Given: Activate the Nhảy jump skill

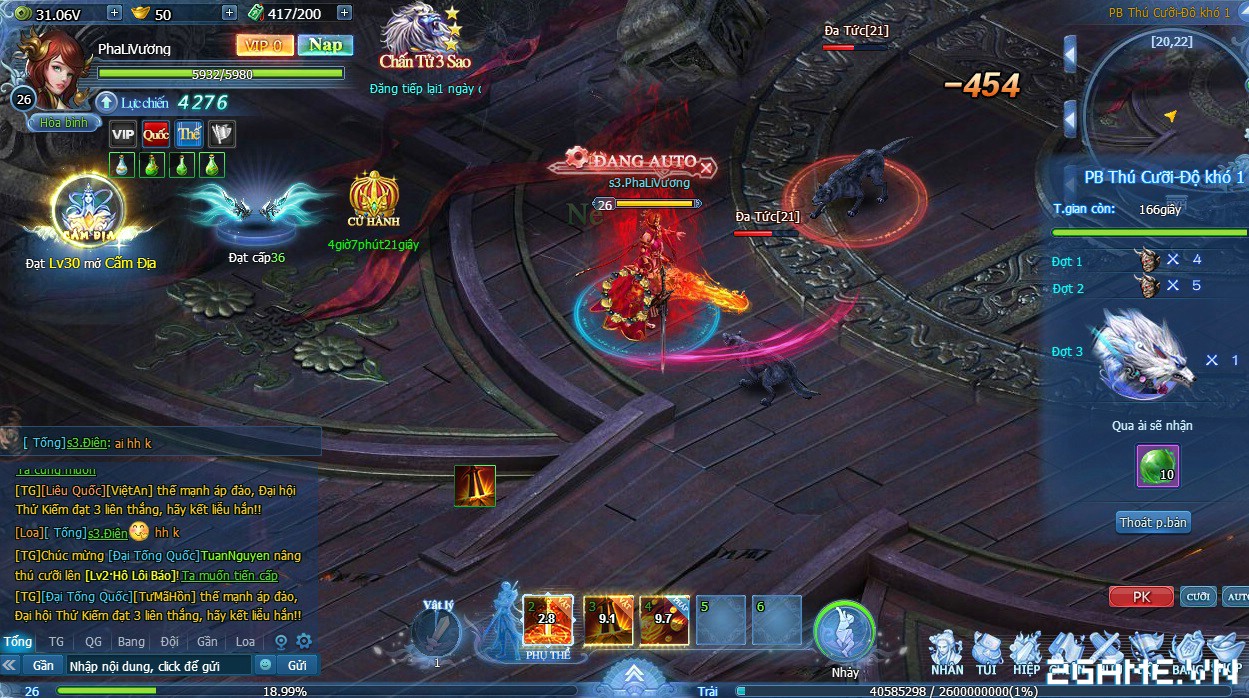Looking at the screenshot, I should tap(844, 634).
